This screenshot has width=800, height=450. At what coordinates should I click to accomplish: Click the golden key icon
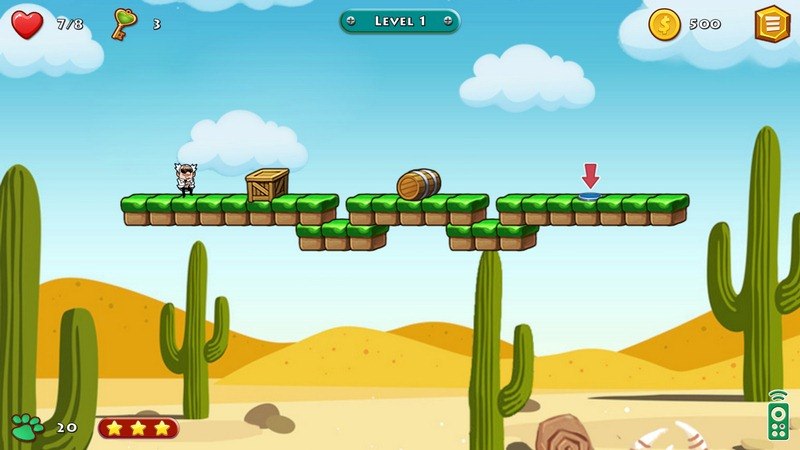124,22
